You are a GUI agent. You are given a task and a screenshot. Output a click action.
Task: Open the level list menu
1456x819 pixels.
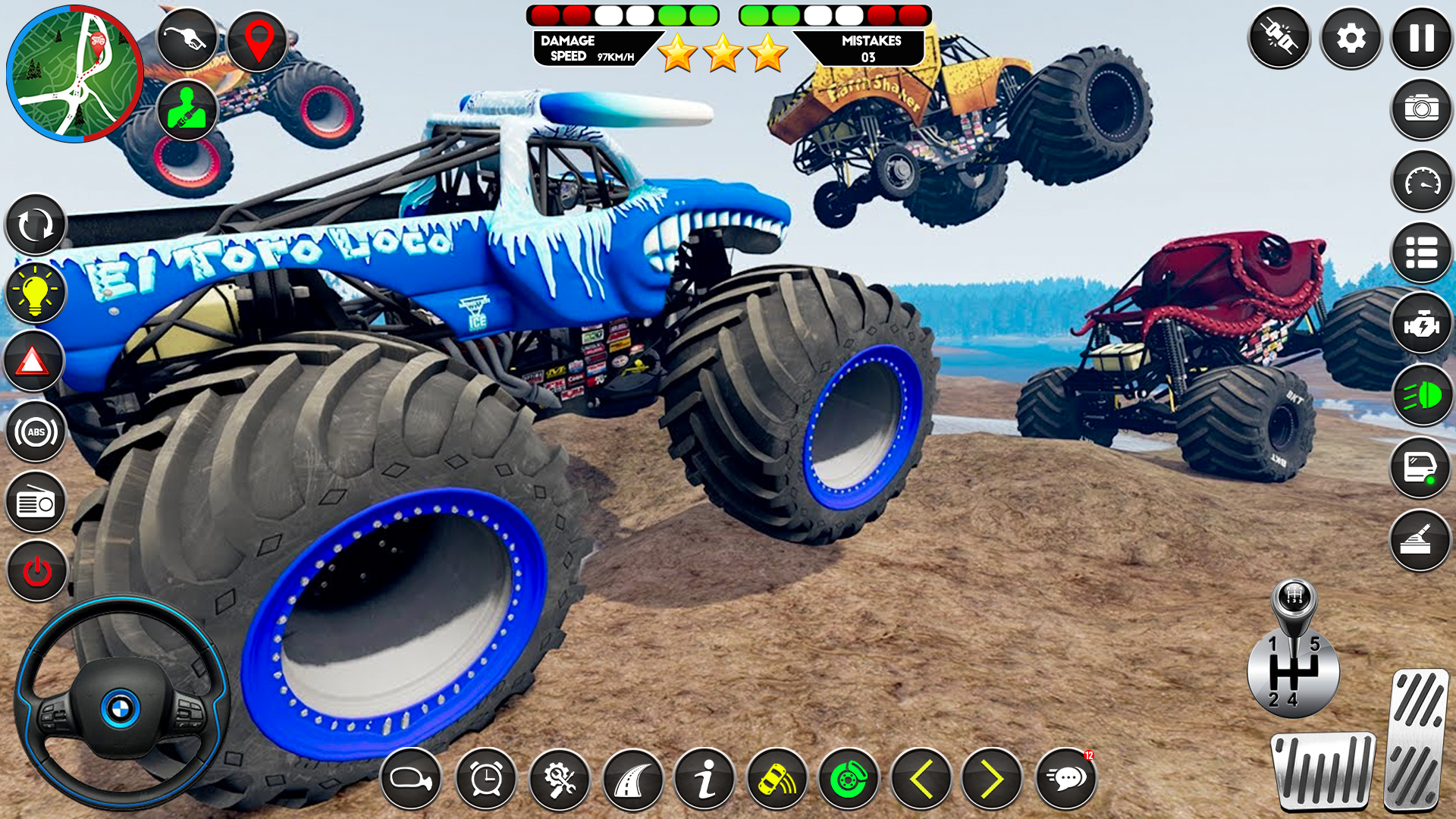(x=1421, y=252)
